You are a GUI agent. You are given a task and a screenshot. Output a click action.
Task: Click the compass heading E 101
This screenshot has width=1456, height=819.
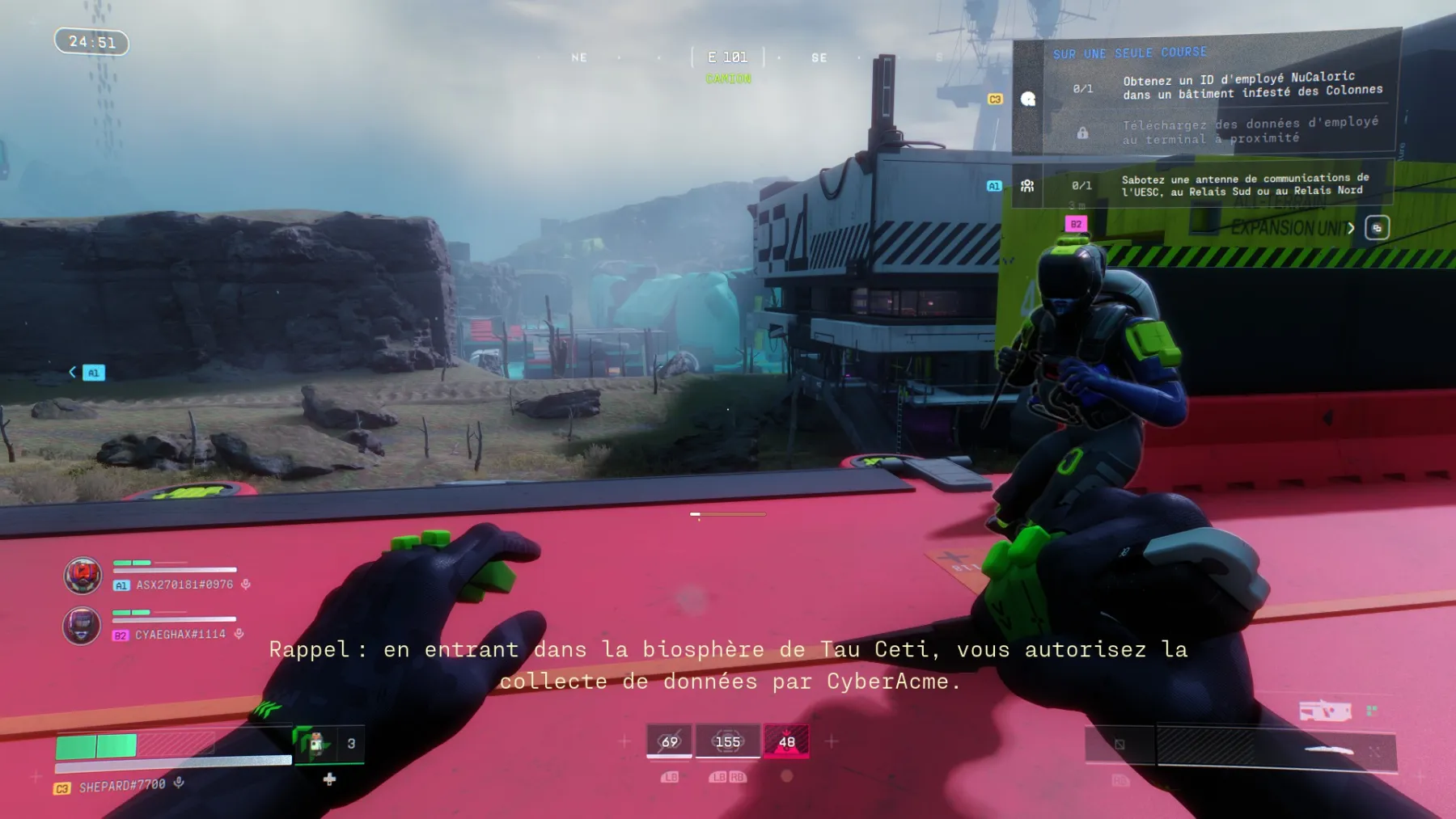pos(727,57)
